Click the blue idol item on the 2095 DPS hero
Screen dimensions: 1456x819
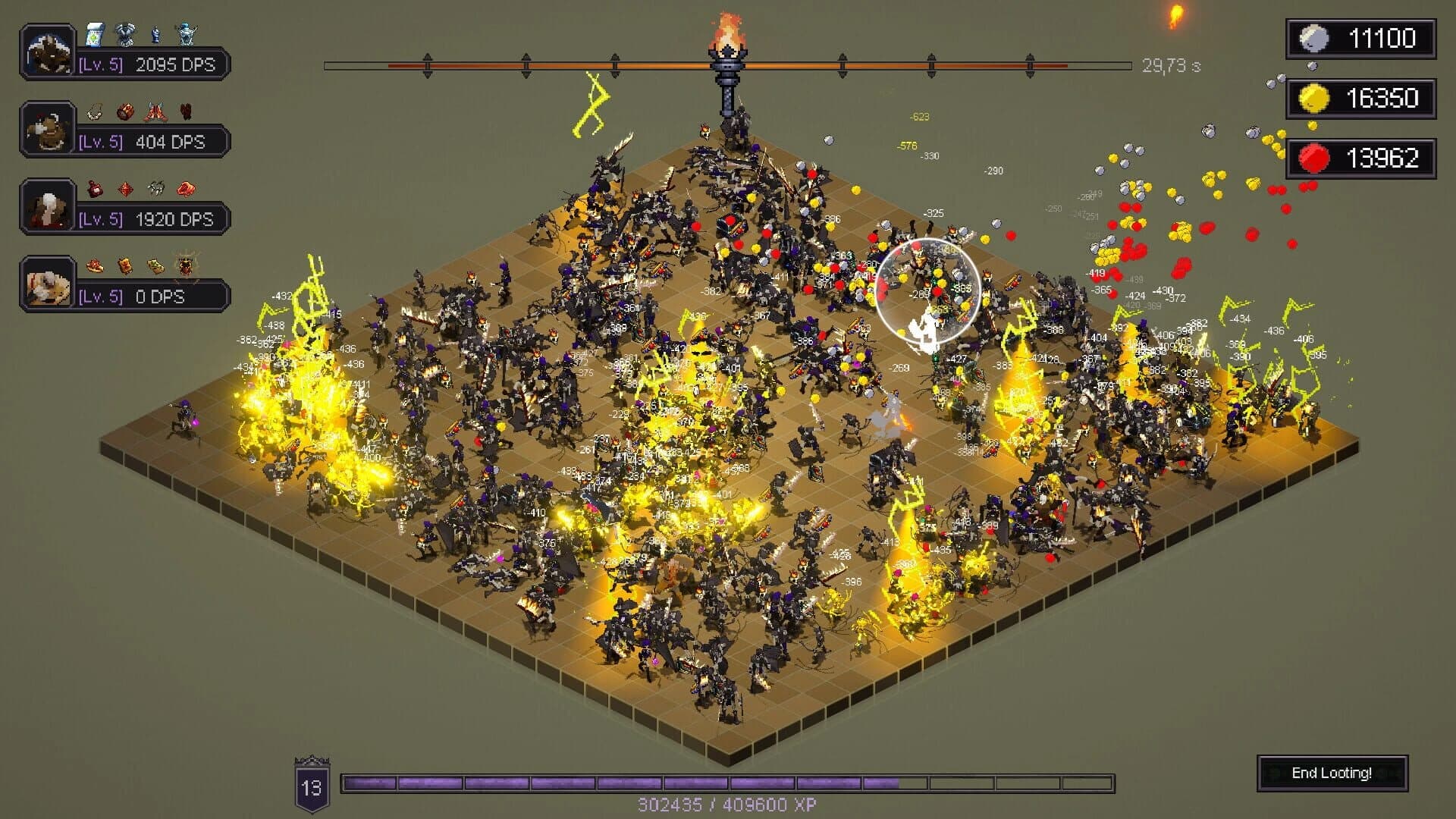tap(154, 33)
